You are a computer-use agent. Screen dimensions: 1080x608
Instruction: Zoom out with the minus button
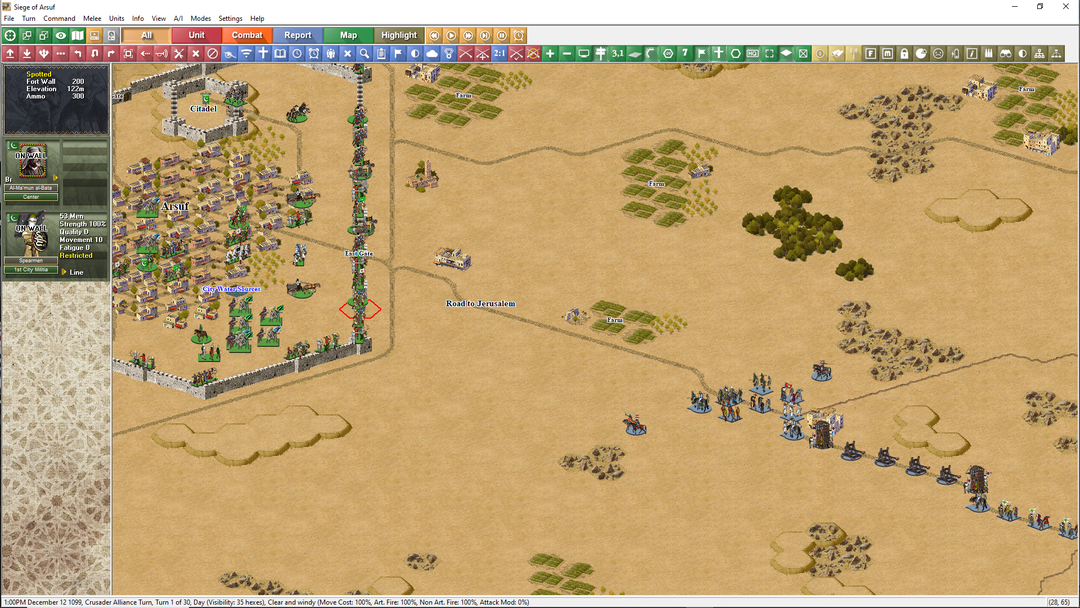[x=567, y=53]
